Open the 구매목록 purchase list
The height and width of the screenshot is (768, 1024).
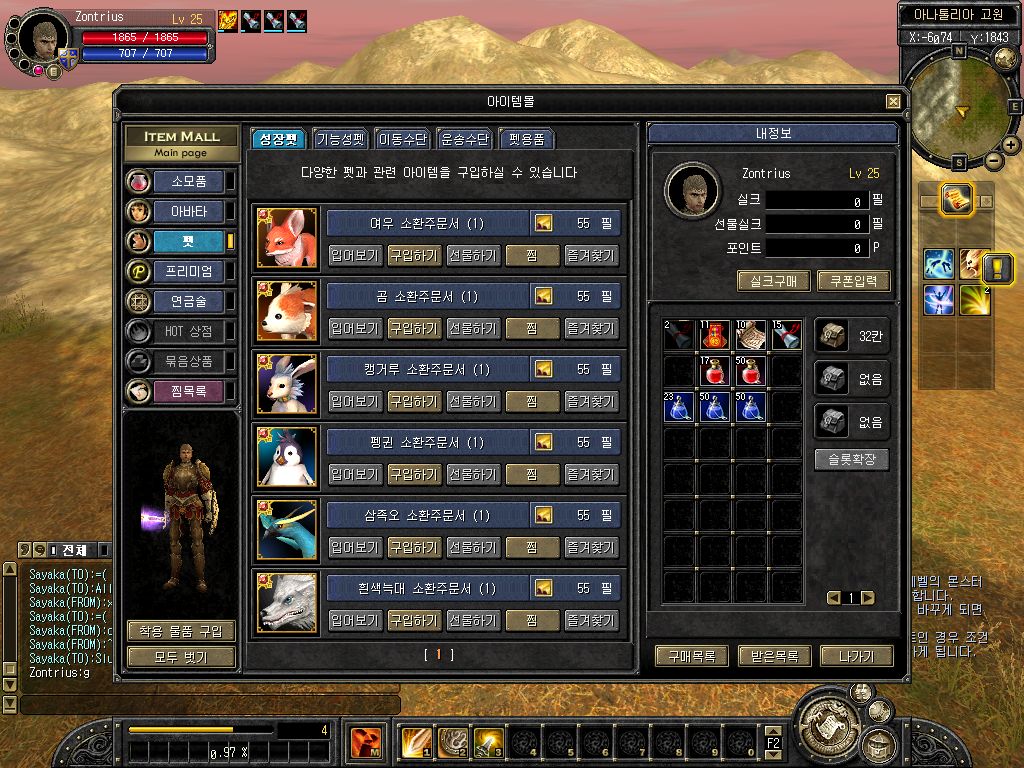pos(691,656)
